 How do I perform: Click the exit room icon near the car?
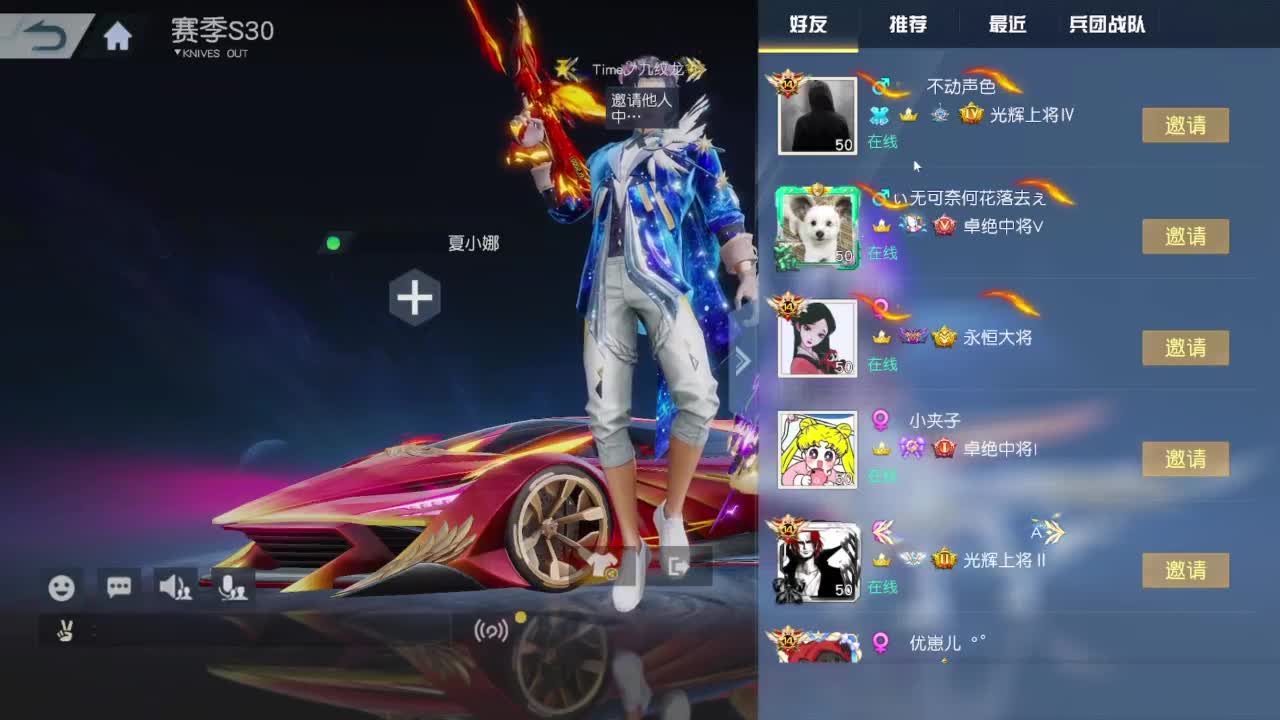click(x=678, y=566)
